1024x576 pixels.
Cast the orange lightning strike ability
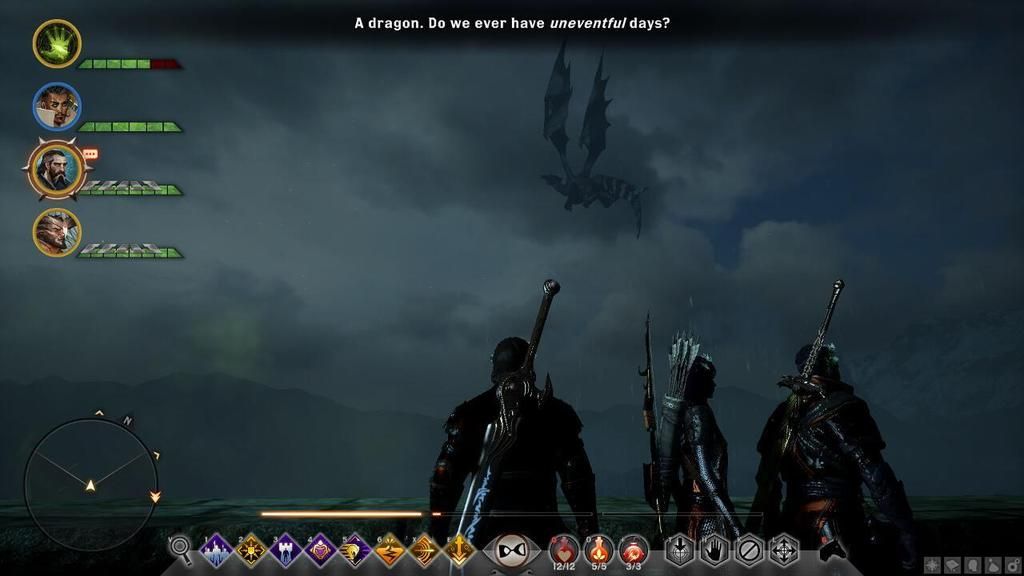coord(390,550)
